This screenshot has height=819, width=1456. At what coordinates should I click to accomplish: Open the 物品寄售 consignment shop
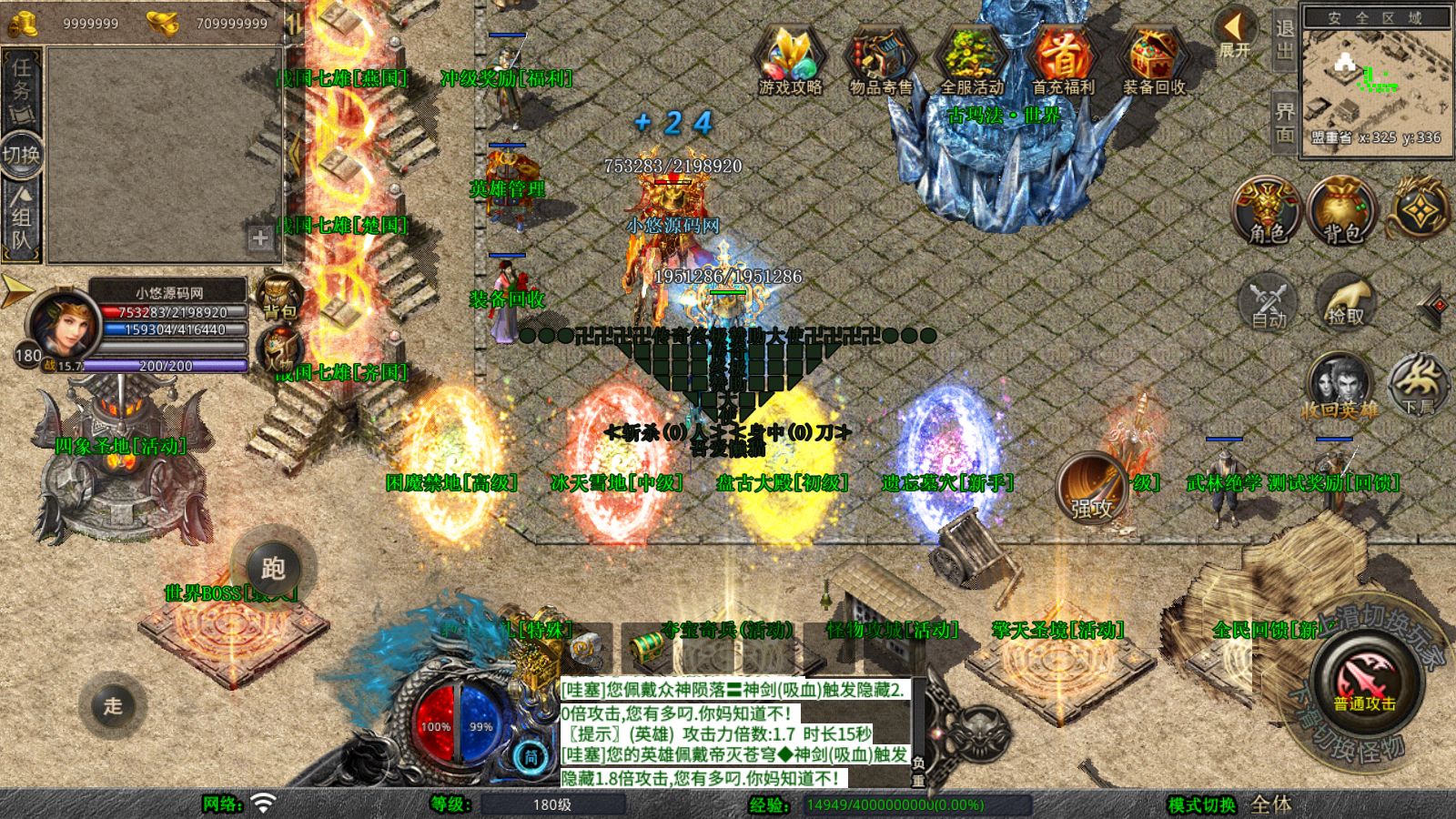pyautogui.click(x=880, y=59)
